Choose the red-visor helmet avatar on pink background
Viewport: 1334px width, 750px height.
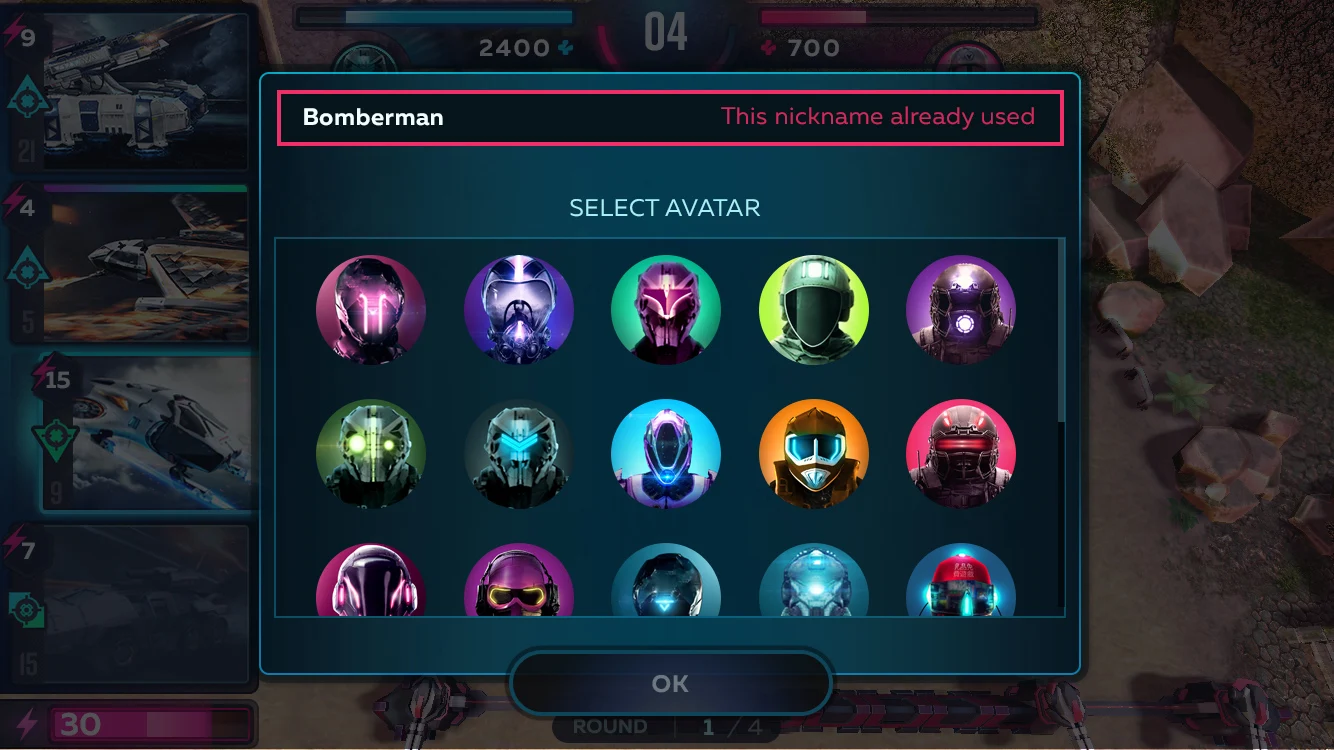[x=961, y=456]
